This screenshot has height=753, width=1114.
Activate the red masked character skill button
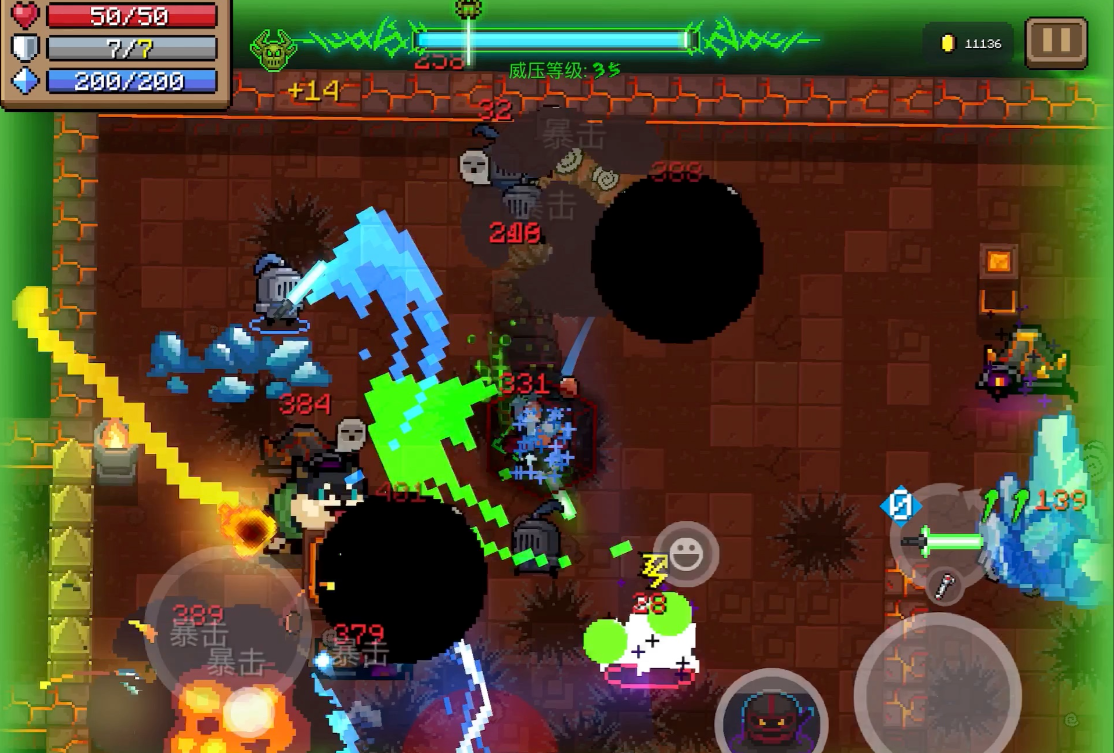tap(770, 714)
